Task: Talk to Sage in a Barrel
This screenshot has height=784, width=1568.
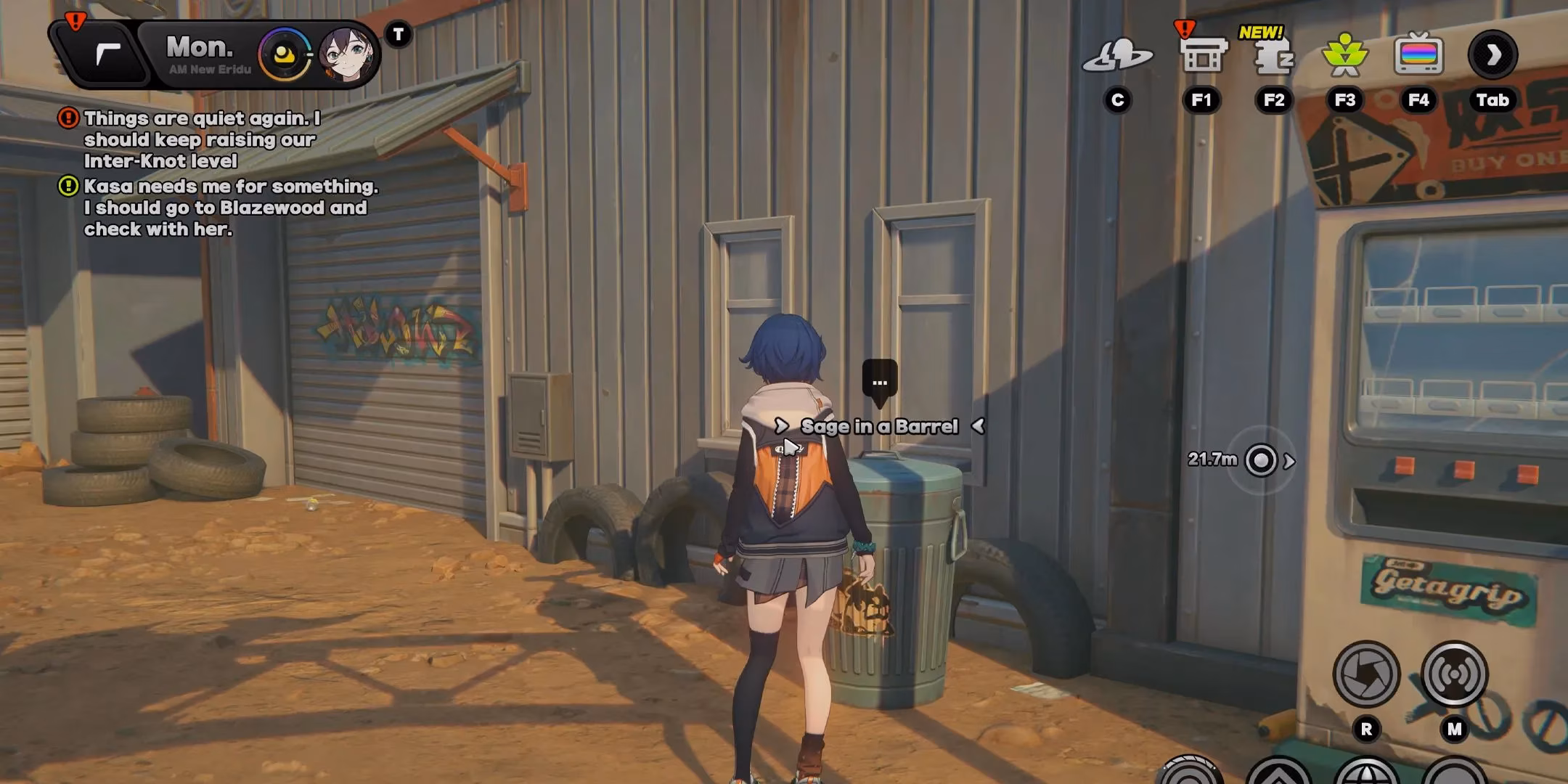Action: [879, 426]
